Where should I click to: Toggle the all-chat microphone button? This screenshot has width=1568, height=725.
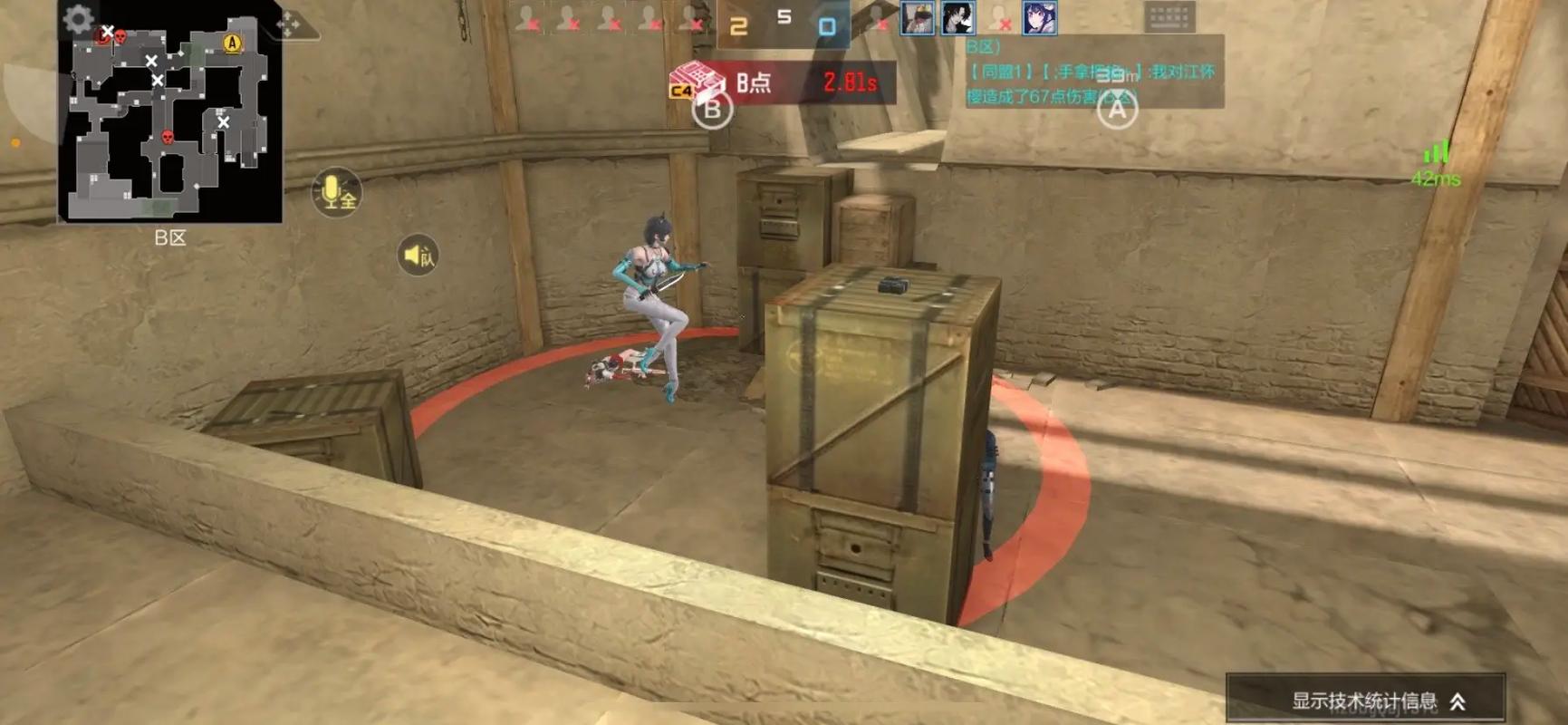pos(336,192)
